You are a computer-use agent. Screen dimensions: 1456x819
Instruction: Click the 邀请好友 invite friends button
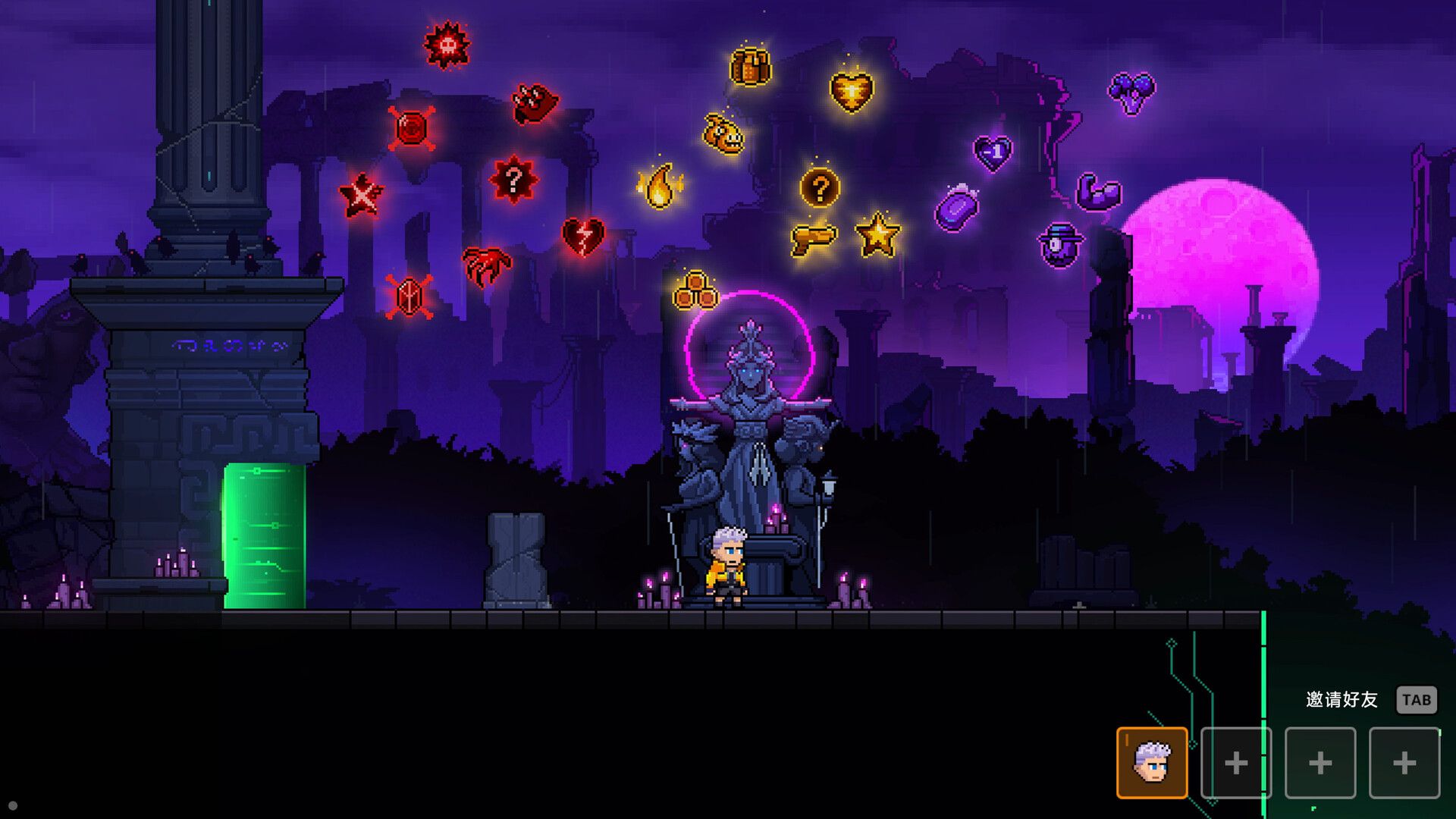(x=1342, y=700)
